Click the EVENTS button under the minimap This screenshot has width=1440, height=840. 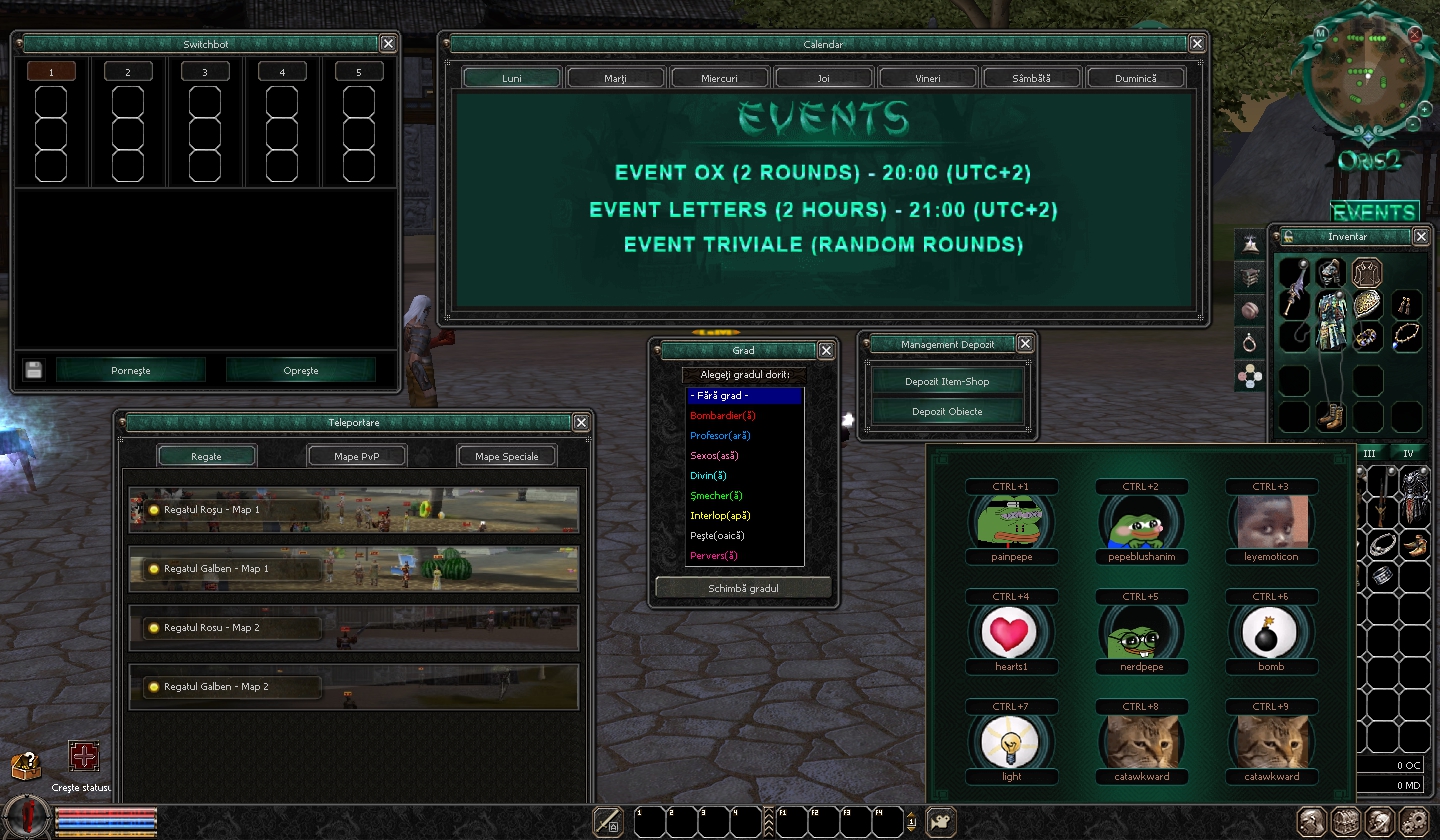[1374, 212]
